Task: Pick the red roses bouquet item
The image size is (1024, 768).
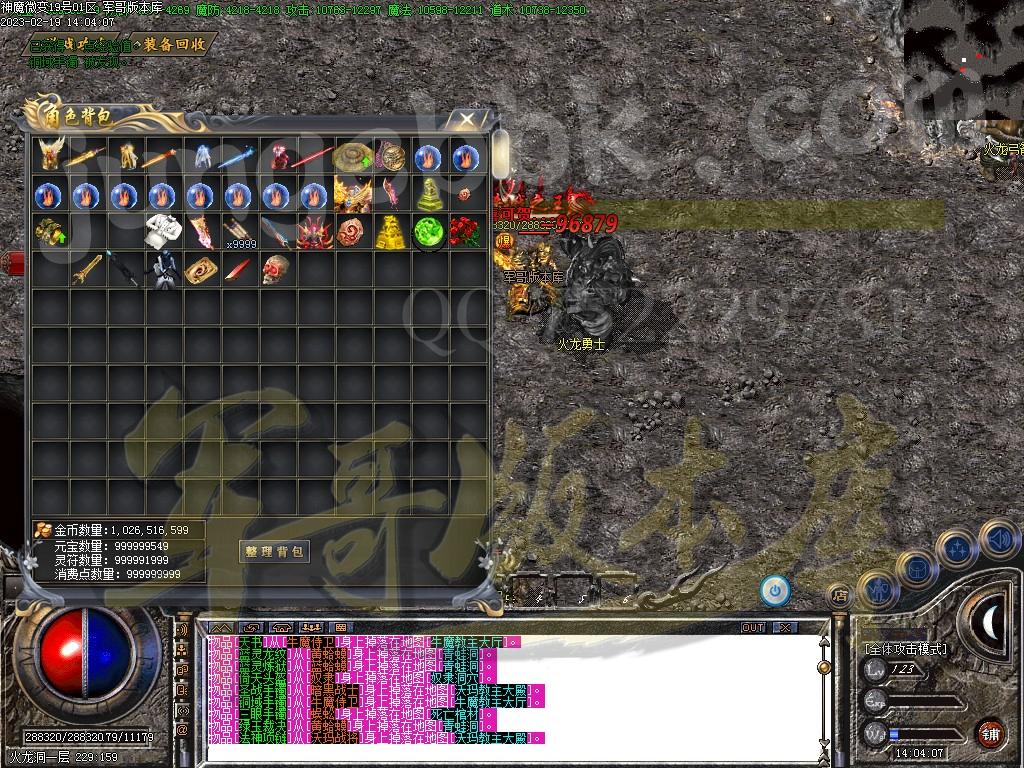Action: tap(464, 232)
